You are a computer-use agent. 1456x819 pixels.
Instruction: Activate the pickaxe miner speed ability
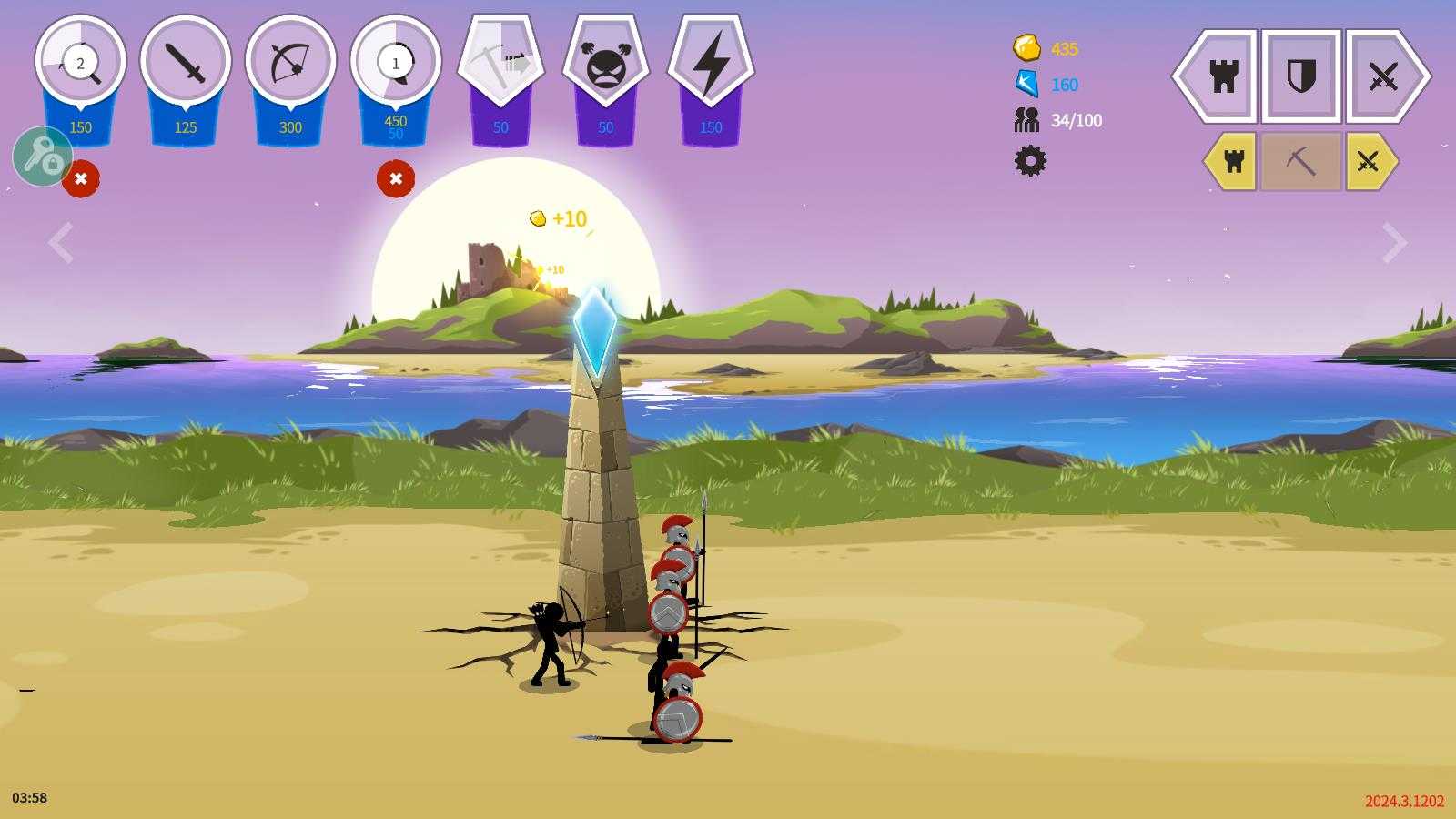[x=500, y=63]
